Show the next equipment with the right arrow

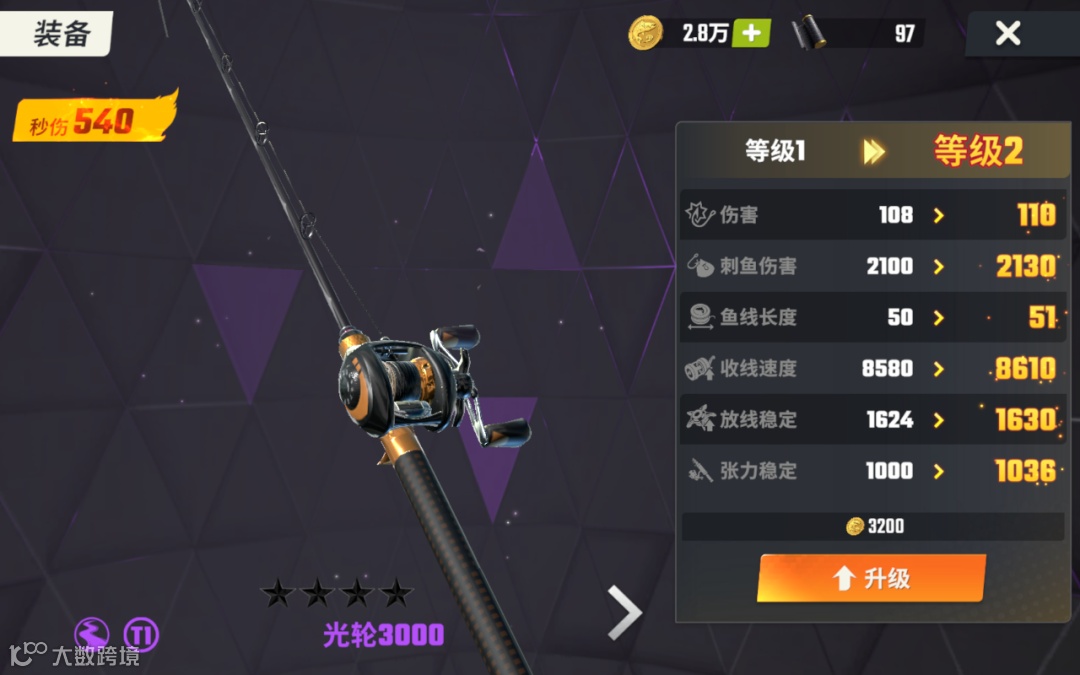click(625, 612)
